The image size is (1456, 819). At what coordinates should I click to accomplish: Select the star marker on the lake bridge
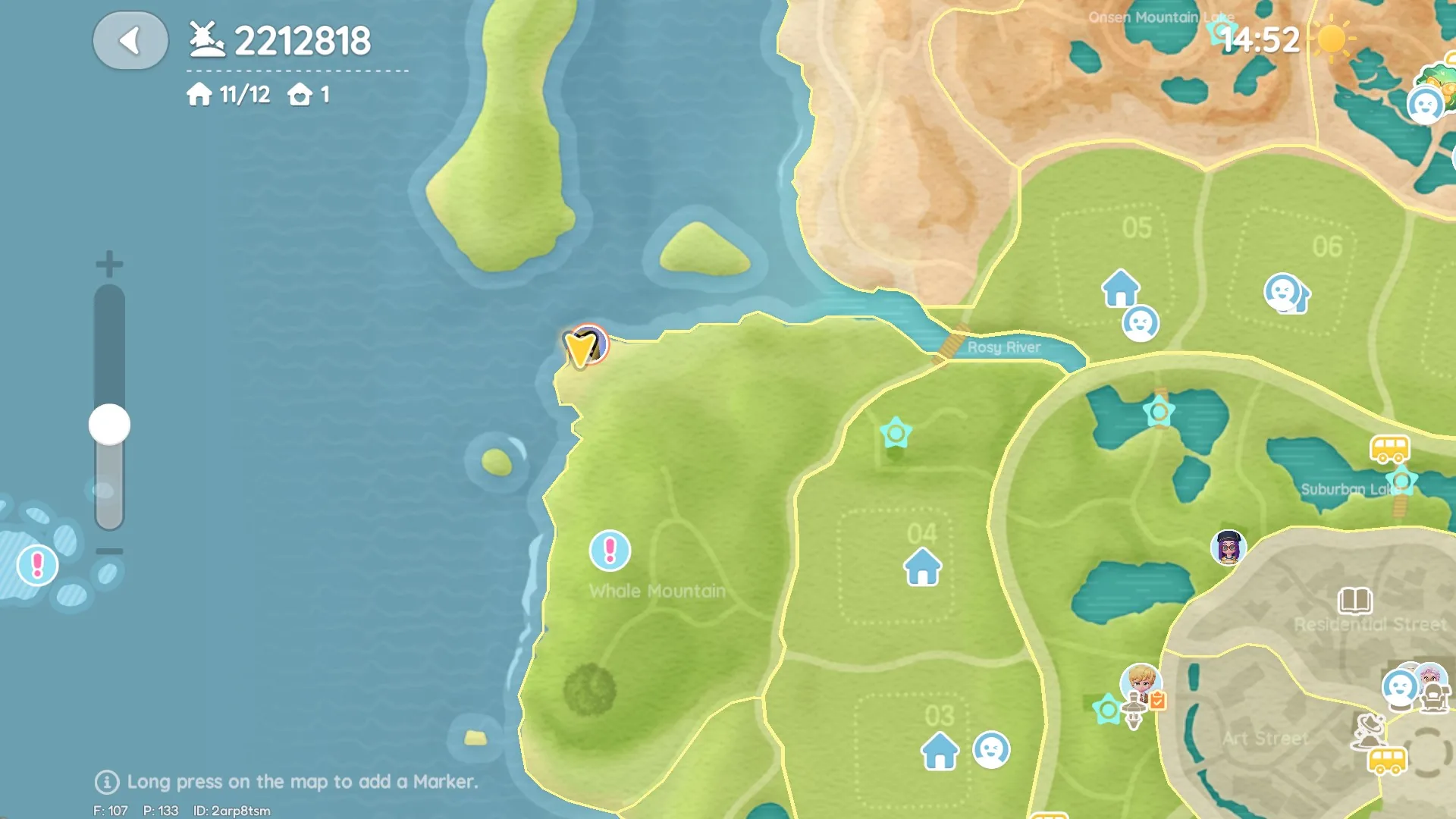pyautogui.click(x=1159, y=413)
